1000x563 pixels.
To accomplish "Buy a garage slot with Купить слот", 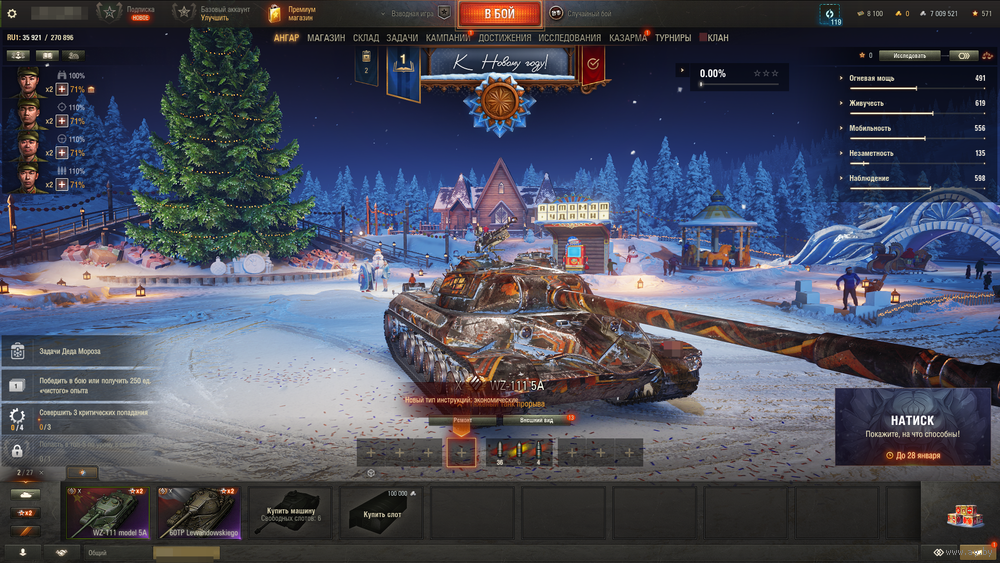I will (381, 513).
